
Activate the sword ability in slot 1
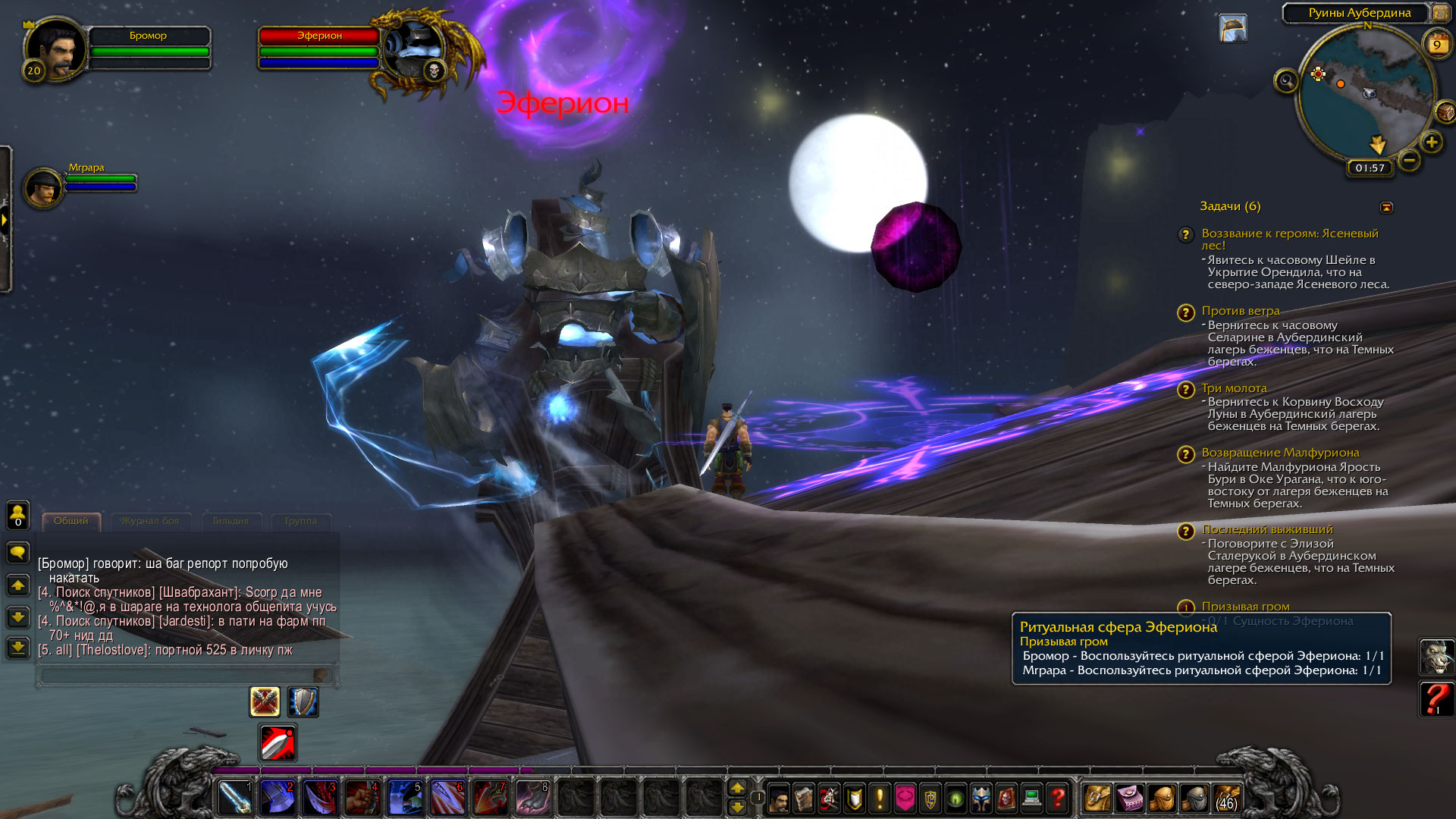click(x=235, y=798)
